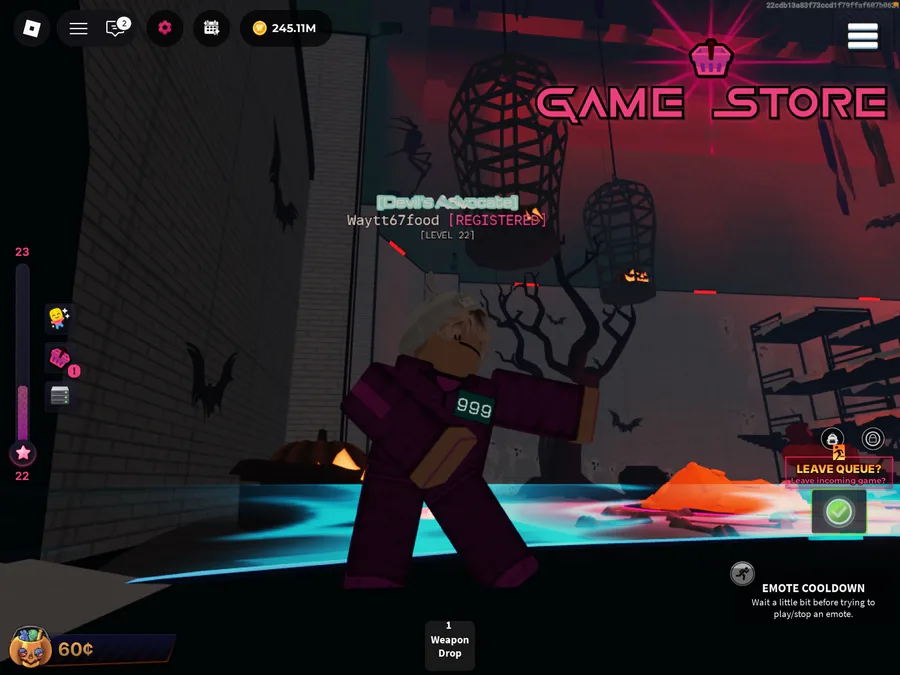This screenshot has width=900, height=675.
Task: Open the yellow dancing character emotes icon
Action: coord(58,318)
